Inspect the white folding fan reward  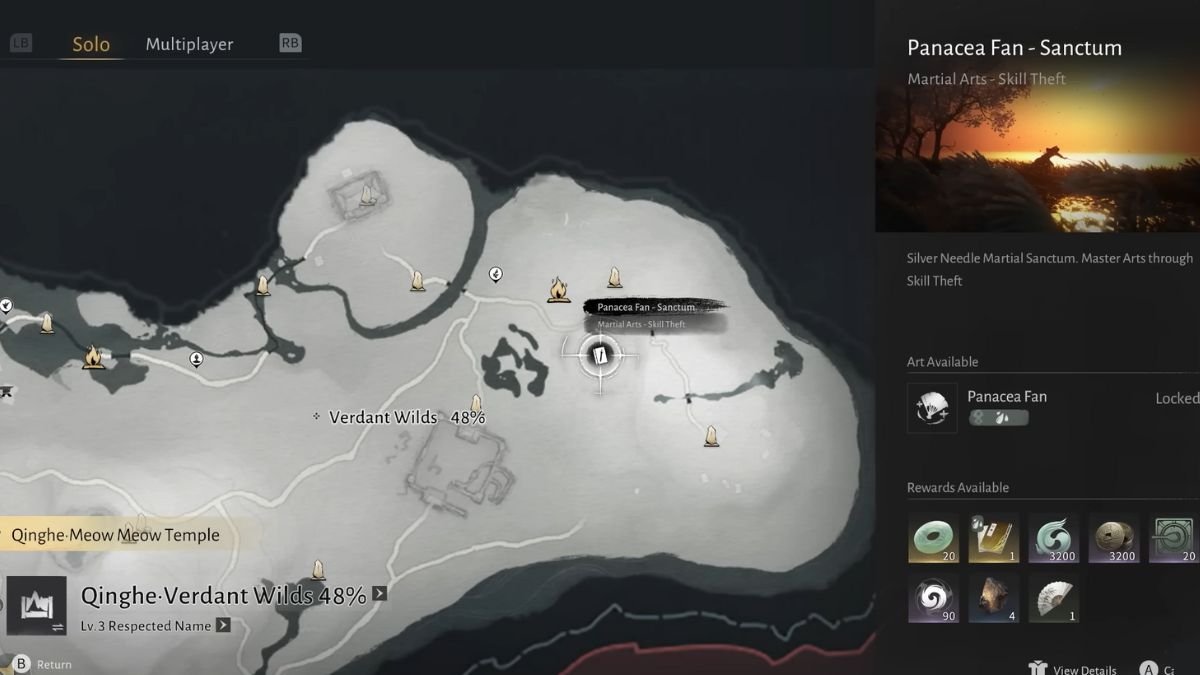coord(1053,598)
